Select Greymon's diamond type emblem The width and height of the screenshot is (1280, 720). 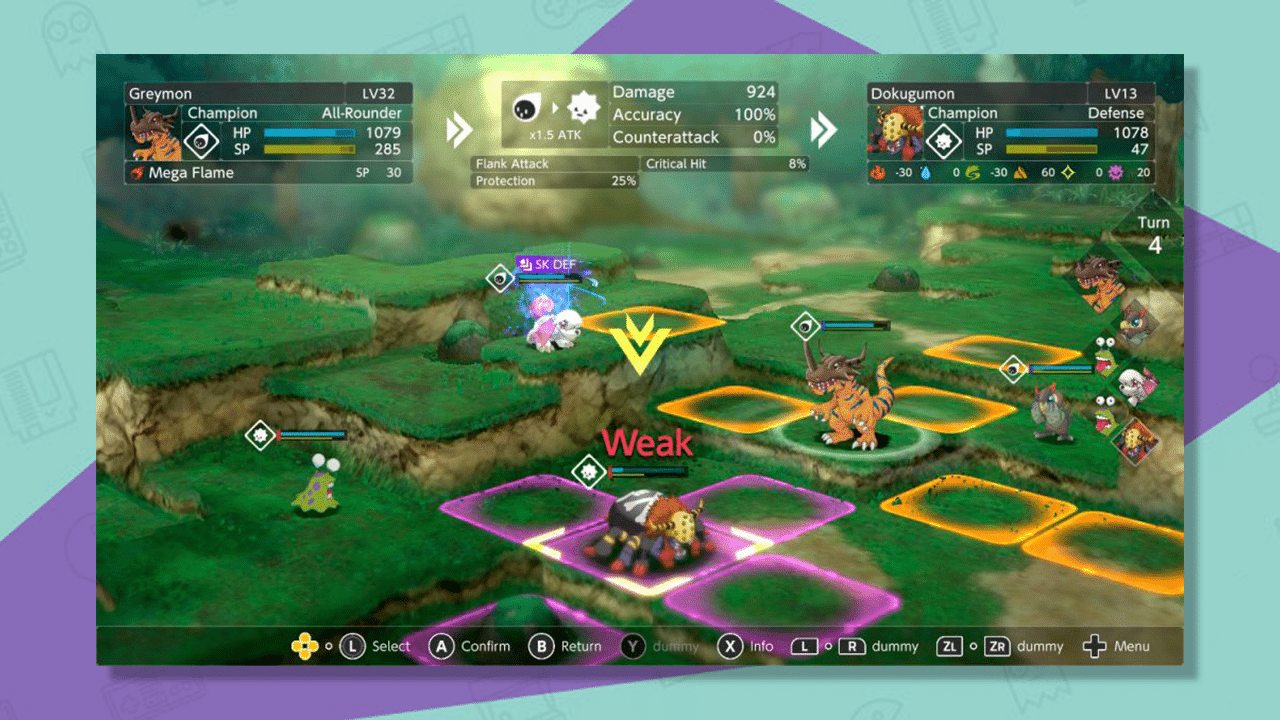200,141
